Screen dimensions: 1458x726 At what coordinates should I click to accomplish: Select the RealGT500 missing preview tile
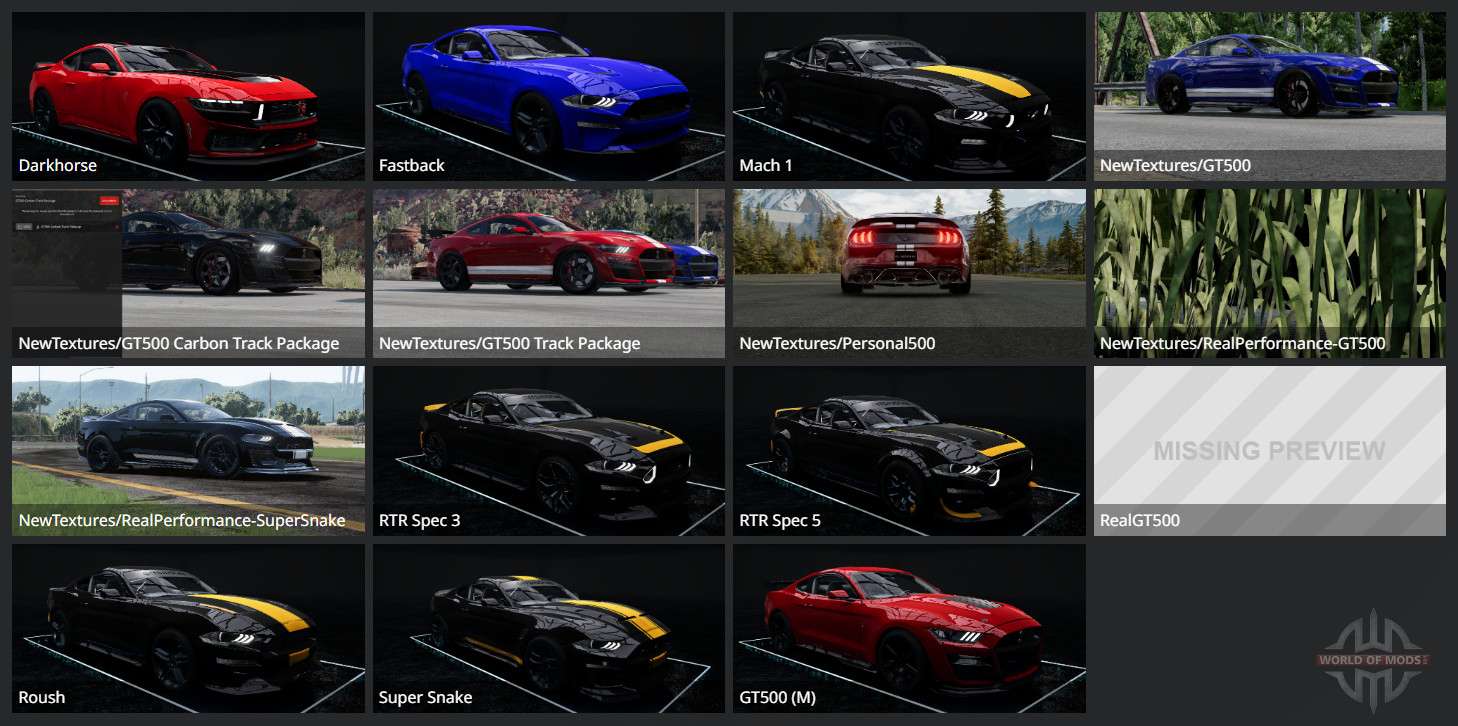click(1270, 450)
